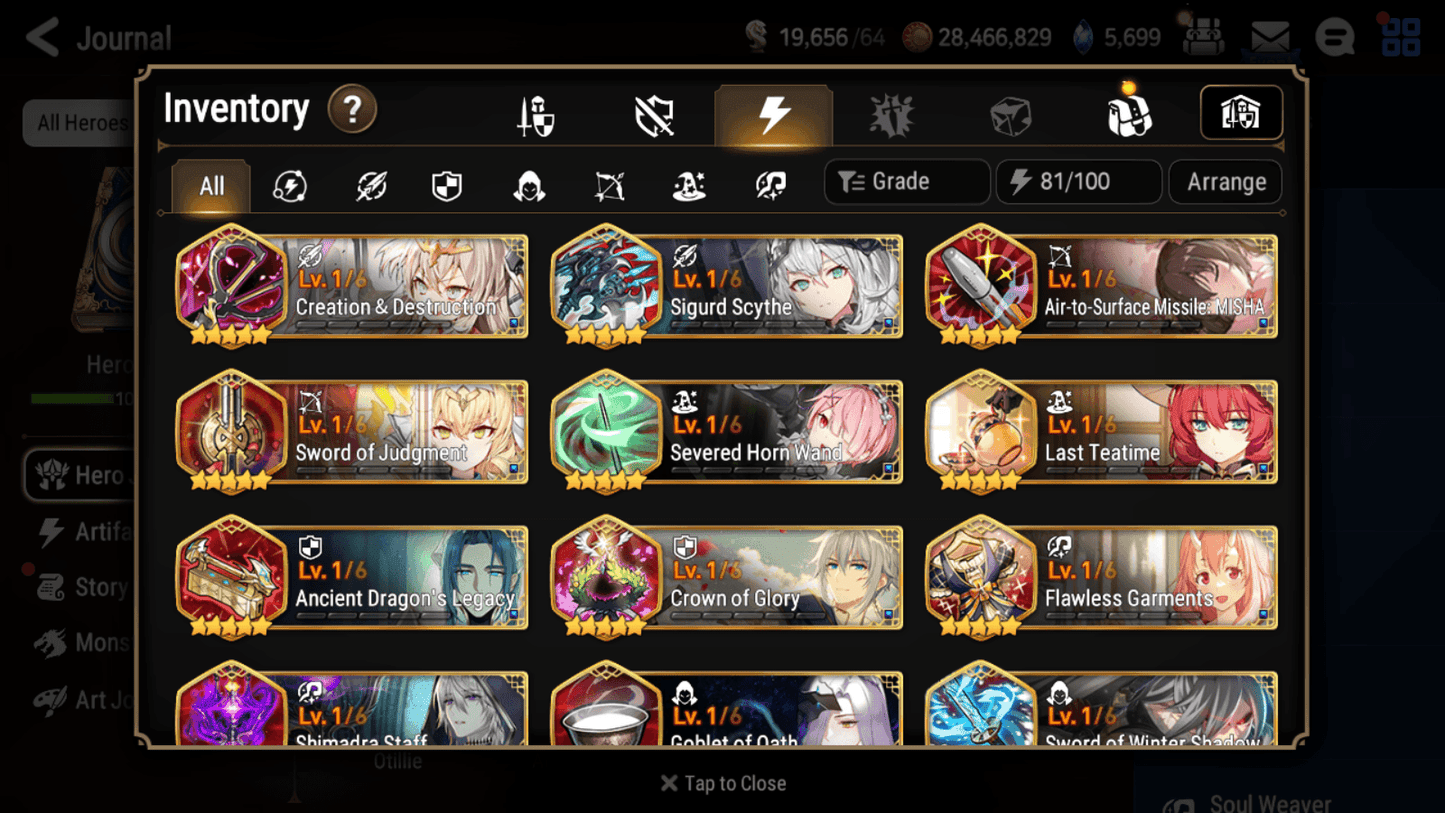
Task: Toggle the Mage hat artifact filter
Action: pos(688,183)
